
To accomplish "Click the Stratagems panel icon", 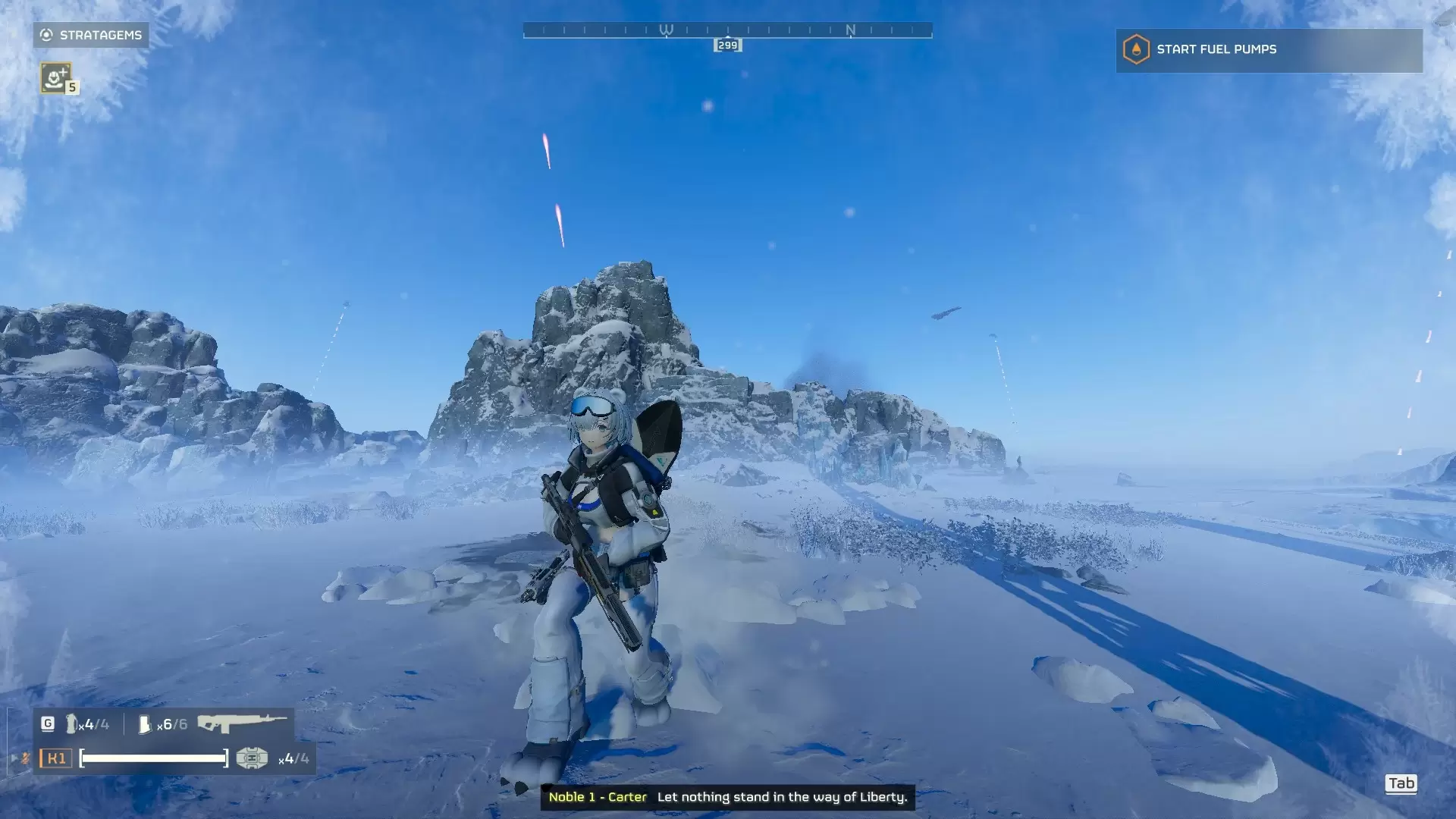I will point(46,35).
